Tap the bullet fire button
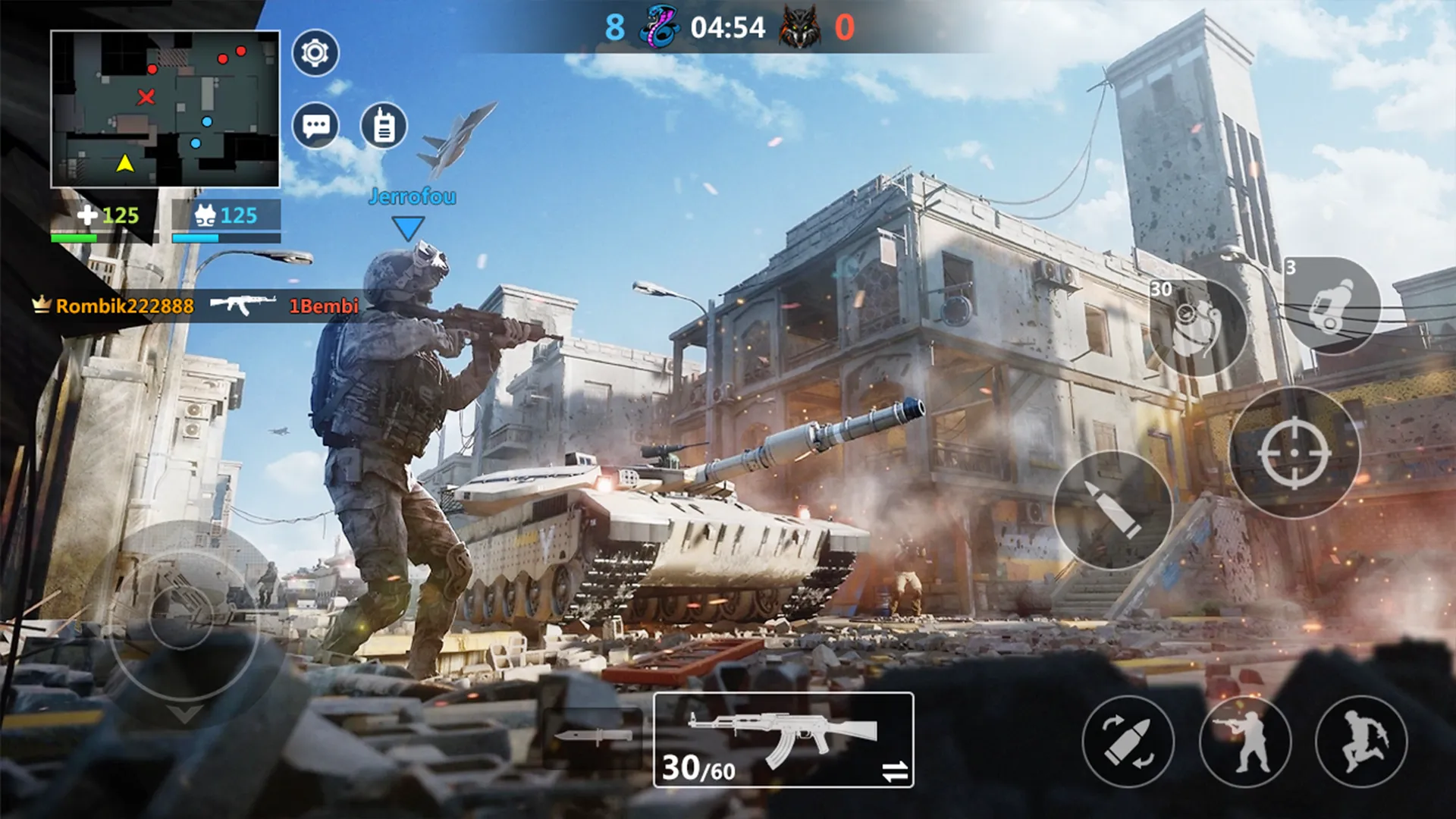Image resolution: width=1456 pixels, height=819 pixels. [1112, 510]
